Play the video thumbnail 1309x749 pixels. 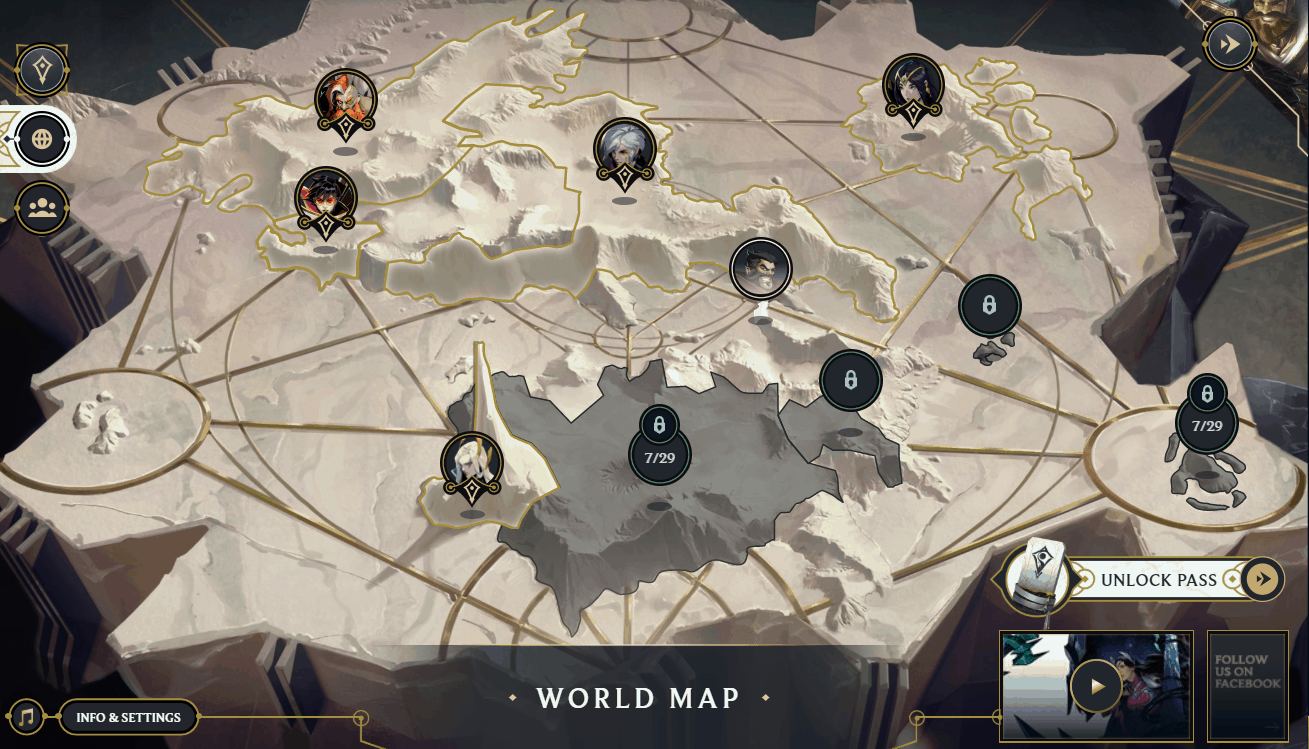point(1096,687)
